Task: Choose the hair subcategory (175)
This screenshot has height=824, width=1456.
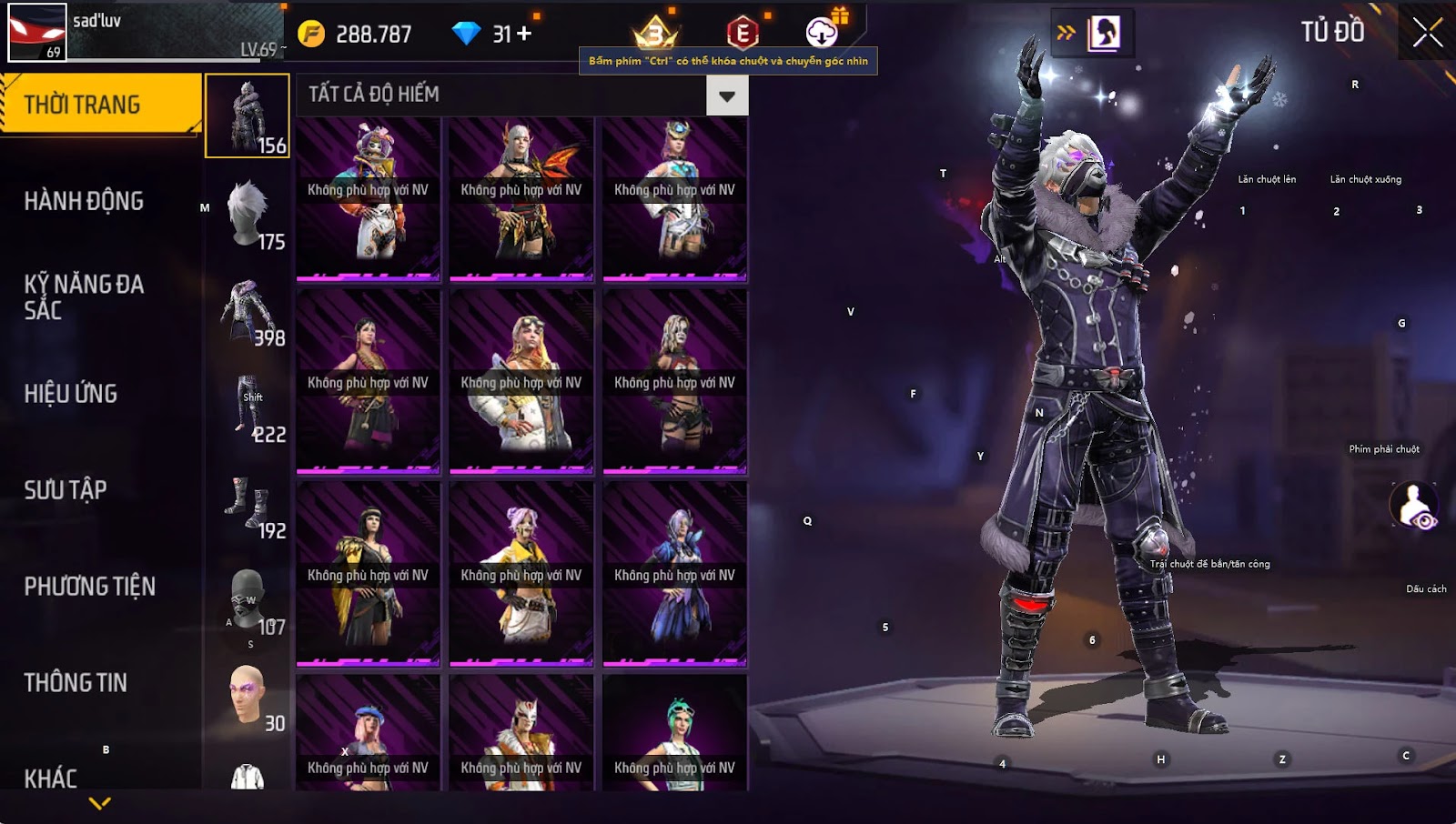Action: (x=248, y=213)
